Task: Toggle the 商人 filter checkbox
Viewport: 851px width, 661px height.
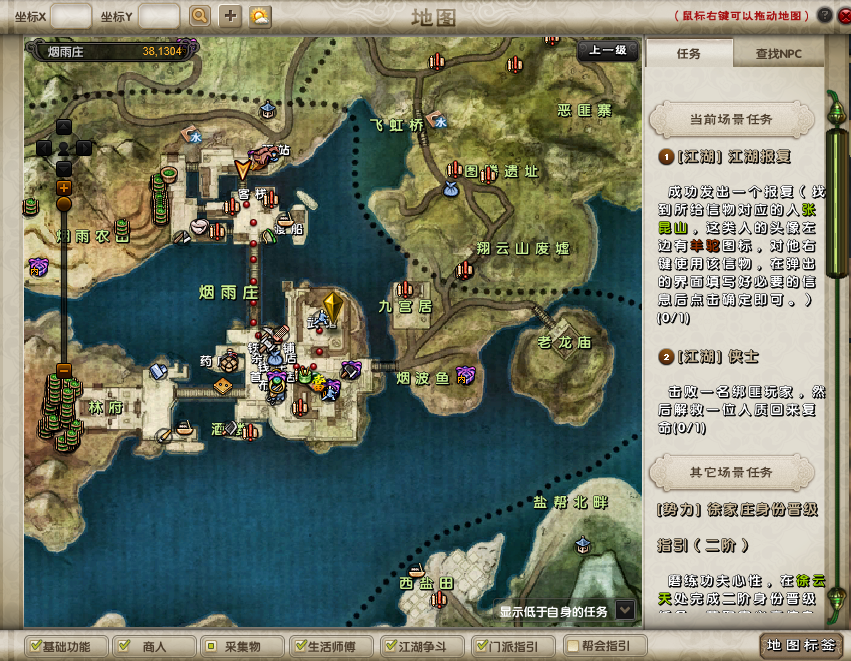Action: (x=121, y=646)
